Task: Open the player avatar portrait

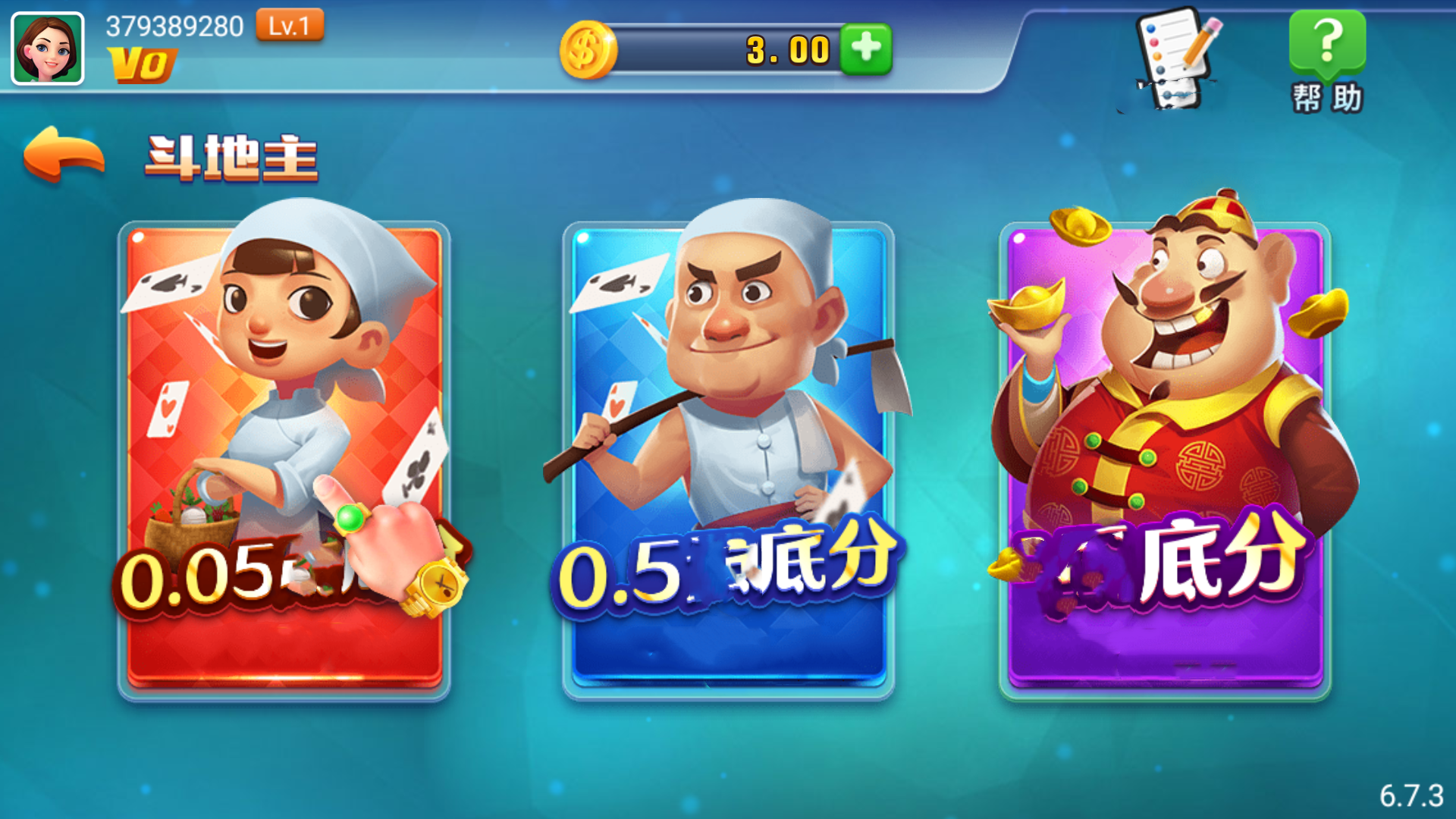Action: pyautogui.click(x=47, y=47)
